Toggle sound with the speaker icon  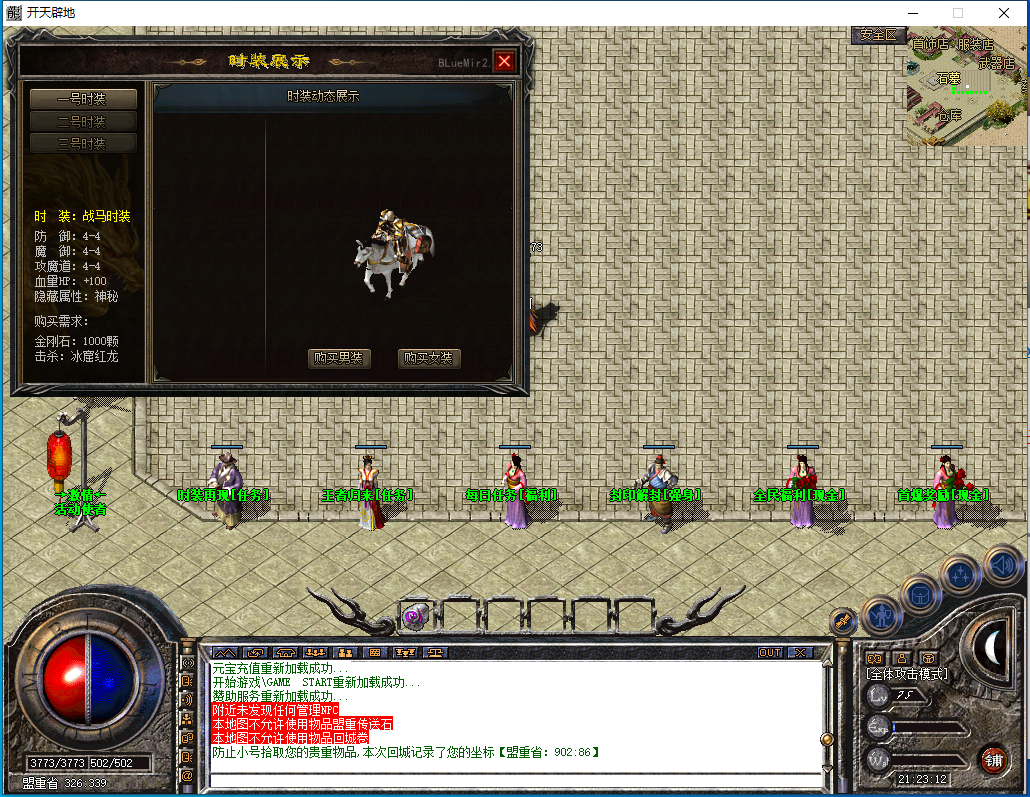point(1002,565)
